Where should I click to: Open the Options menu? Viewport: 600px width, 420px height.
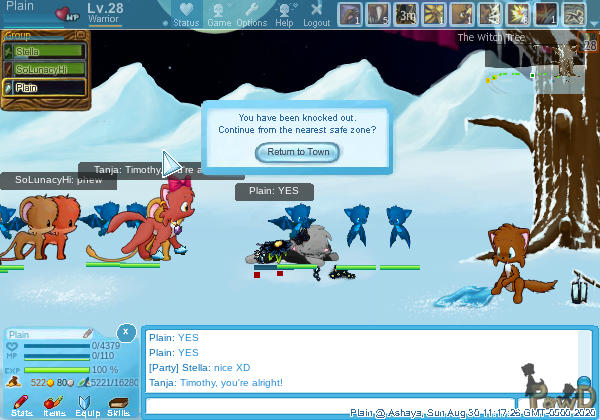point(251,14)
